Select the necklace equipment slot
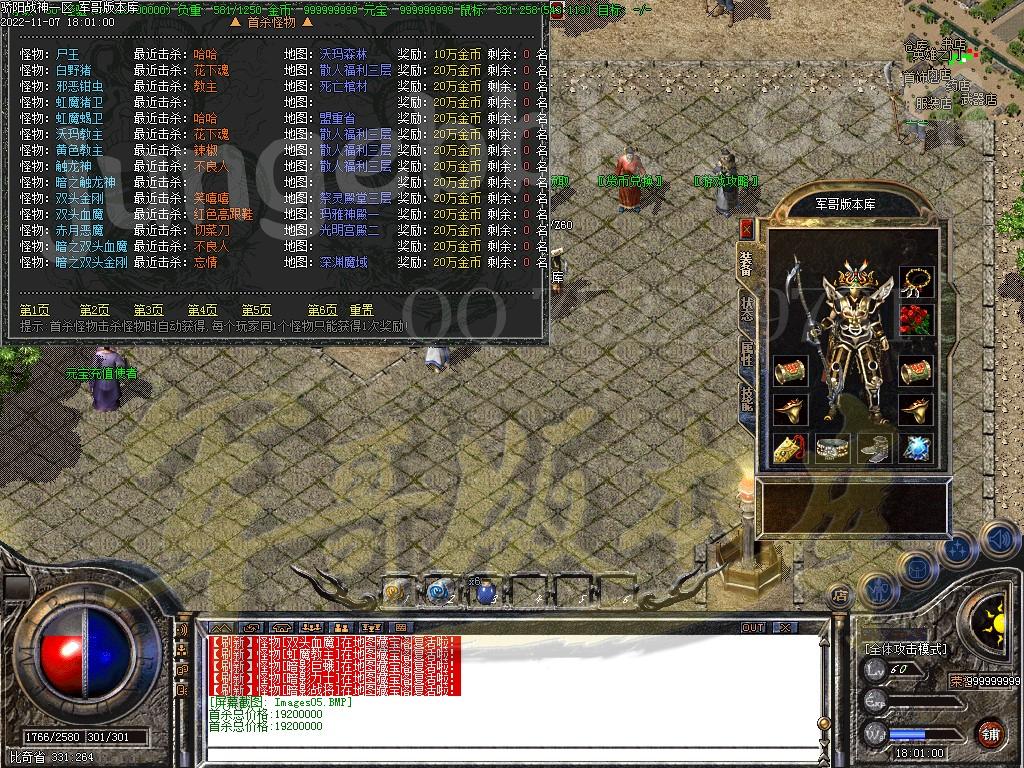Screen dimensions: 1024x768 pyautogui.click(x=915, y=281)
